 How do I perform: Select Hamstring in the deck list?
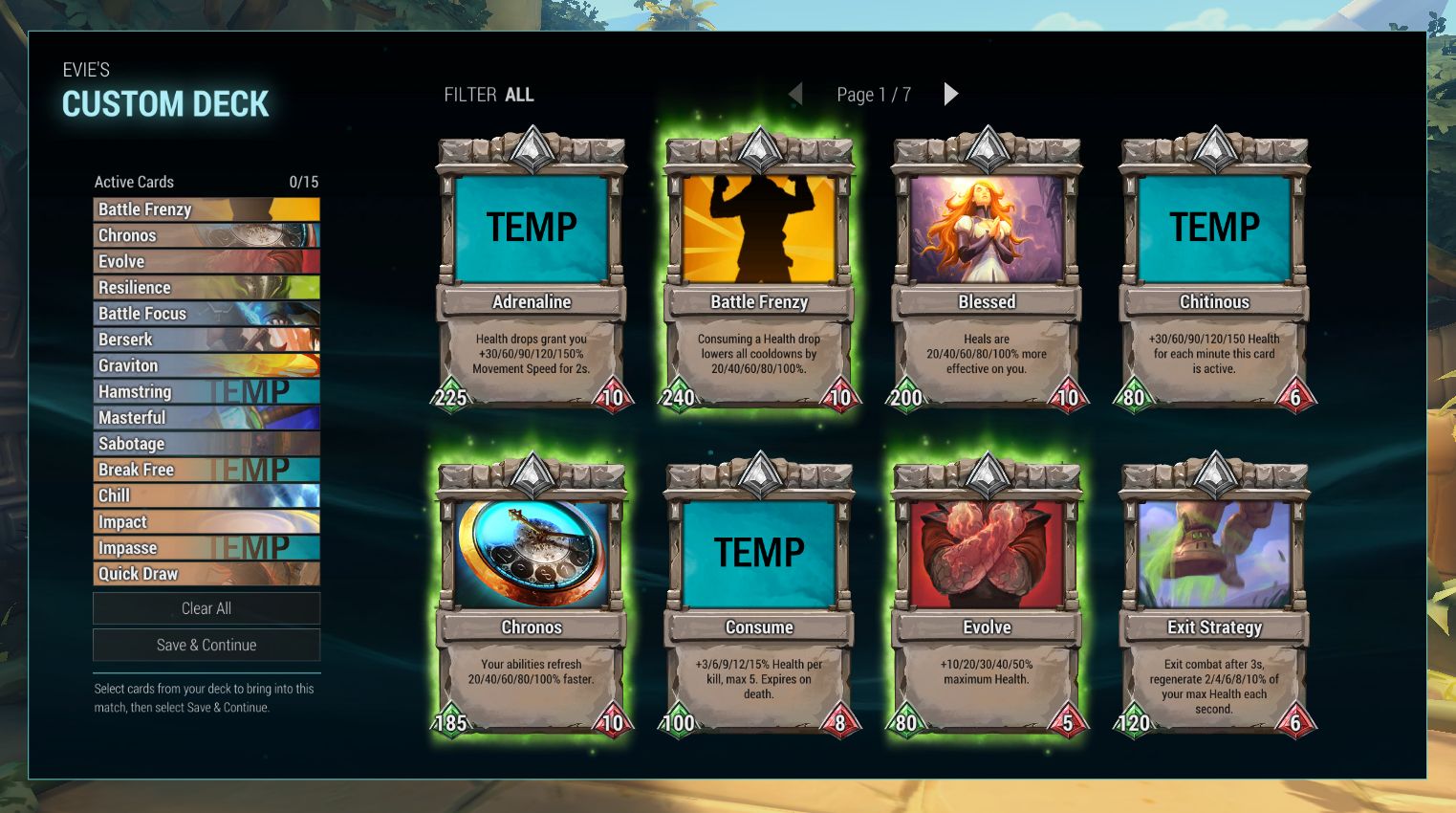click(206, 391)
